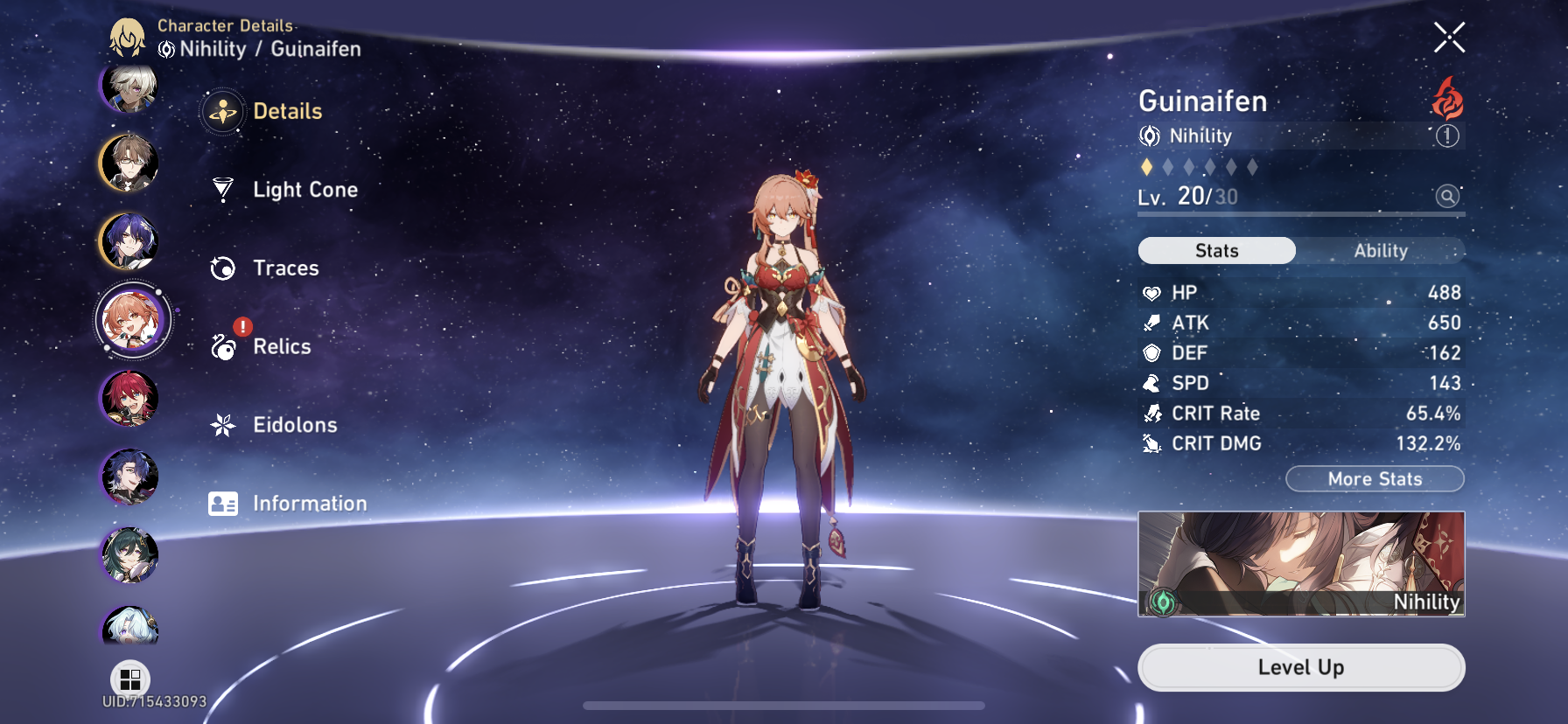Screen dimensions: 1568x724
Task: Open the Information card icon
Action: point(224,503)
